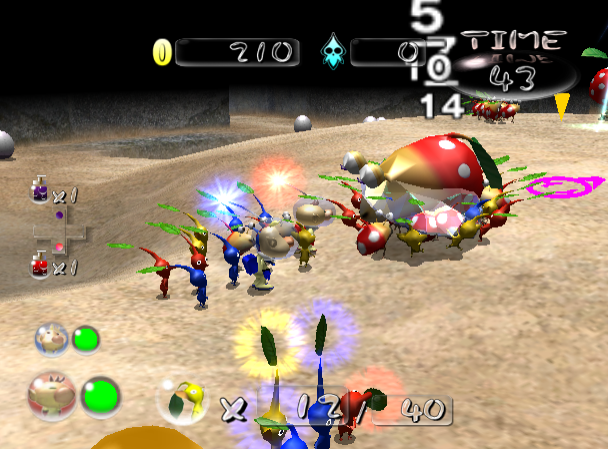This screenshot has height=449, width=608.
Task: Select the purple ultra-bitter spray icon
Action: pyautogui.click(x=40, y=191)
